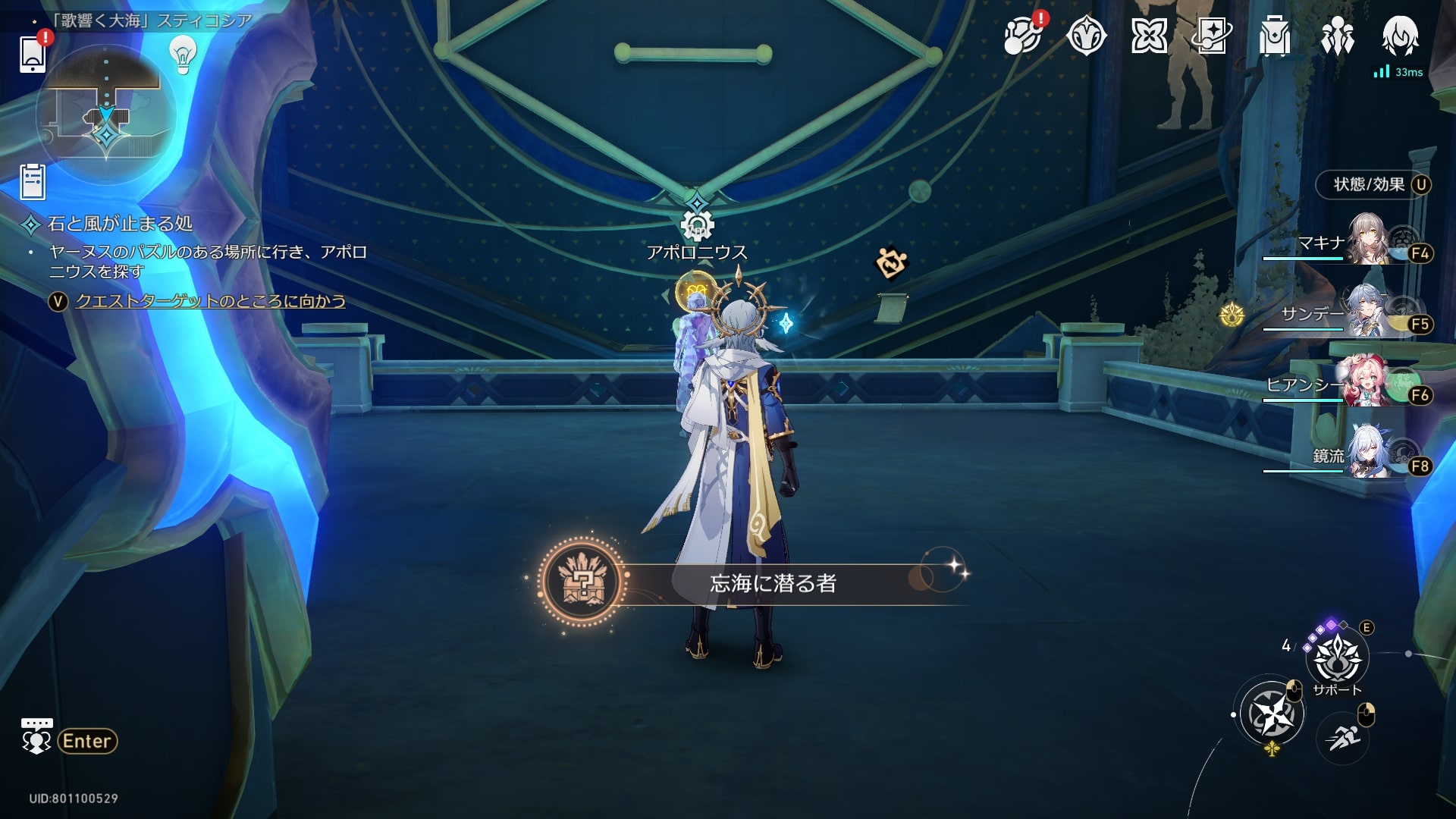Open the events icon with red alert
The height and width of the screenshot is (819, 1456).
(1022, 36)
